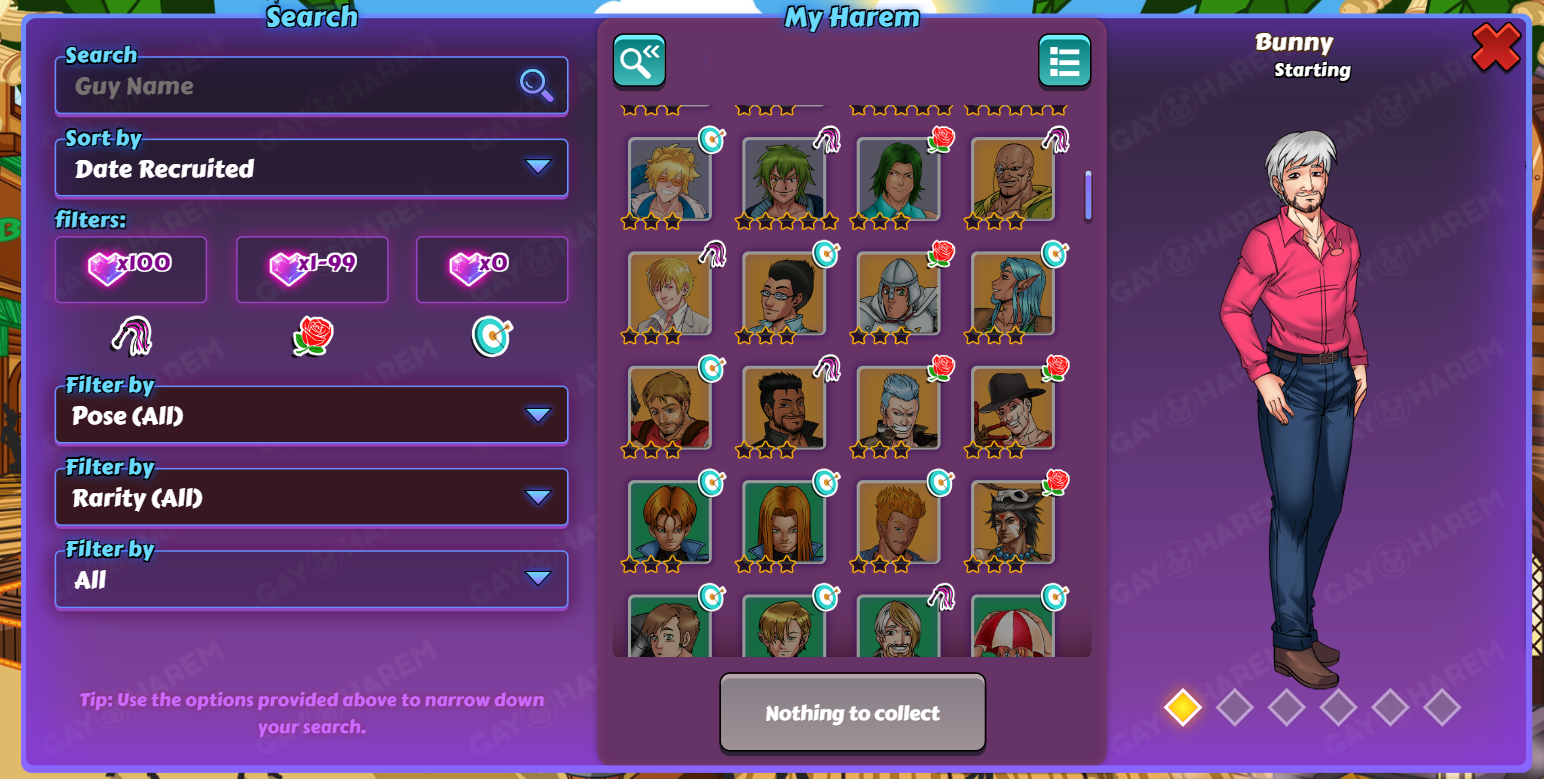This screenshot has height=779, width=1544.
Task: Open the Rarity (All) filter dropdown
Action: coord(311,497)
